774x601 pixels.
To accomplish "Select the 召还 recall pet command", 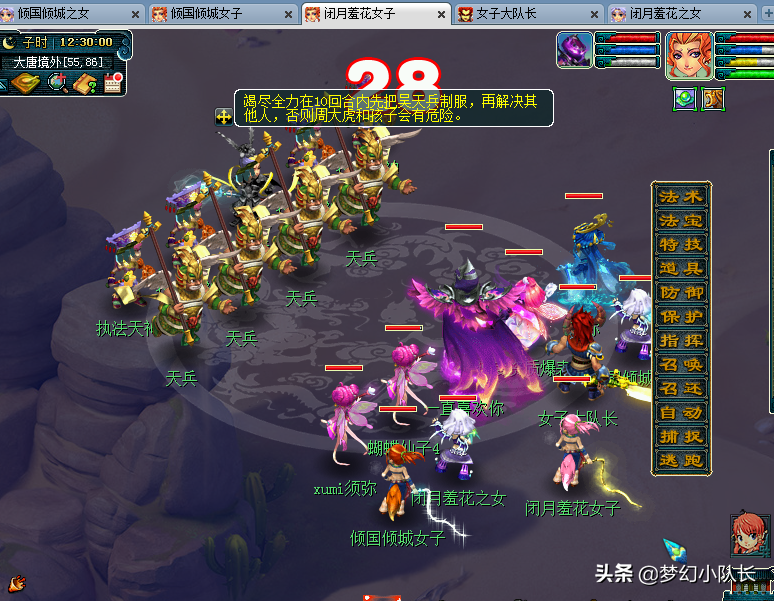I will click(x=681, y=389).
